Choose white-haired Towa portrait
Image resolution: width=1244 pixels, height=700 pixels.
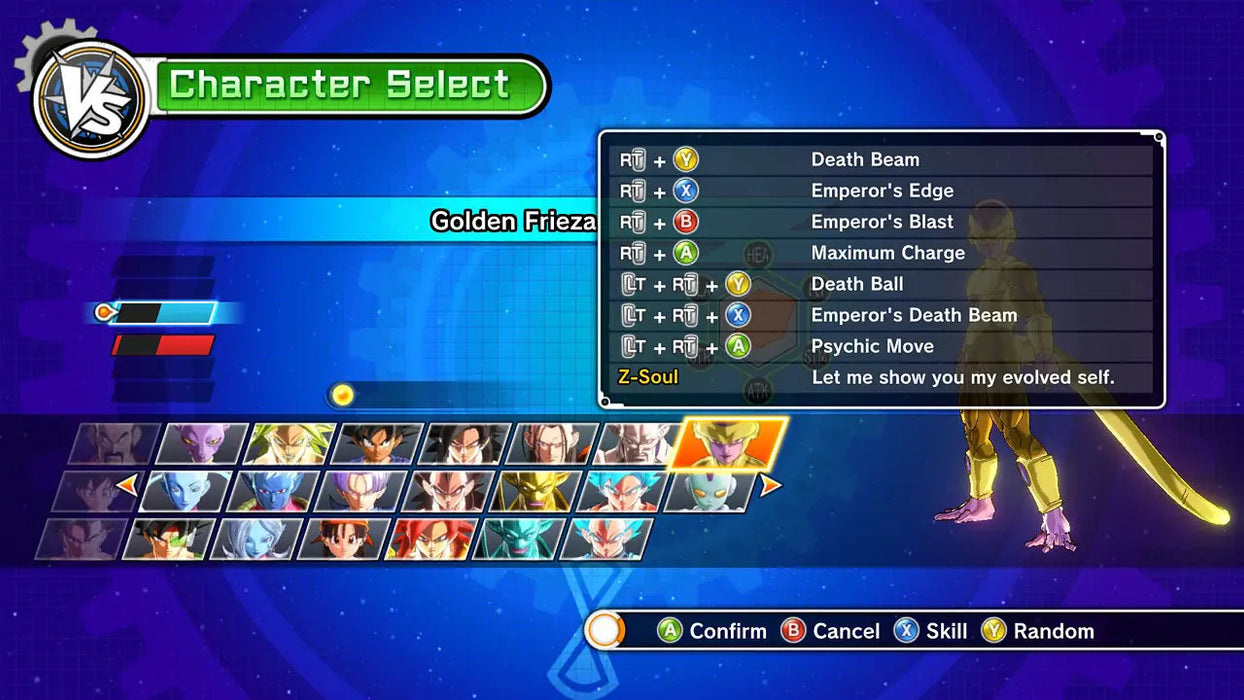pos(255,539)
